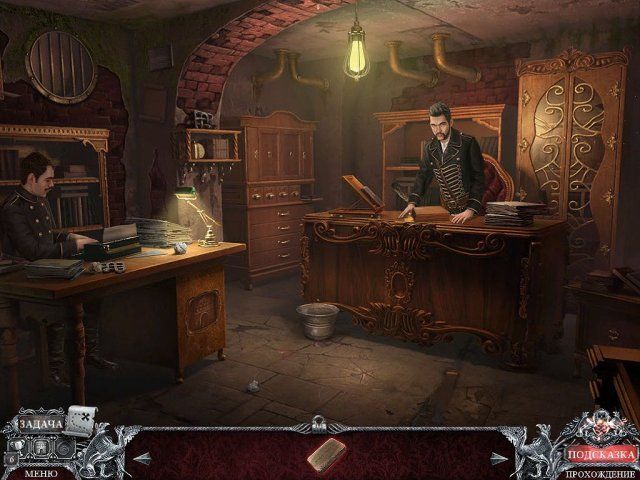This screenshot has width=640, height=480.
Task: Open the ПРОХОЖДЕНИЕ walkthrough guide
Action: tap(600, 472)
